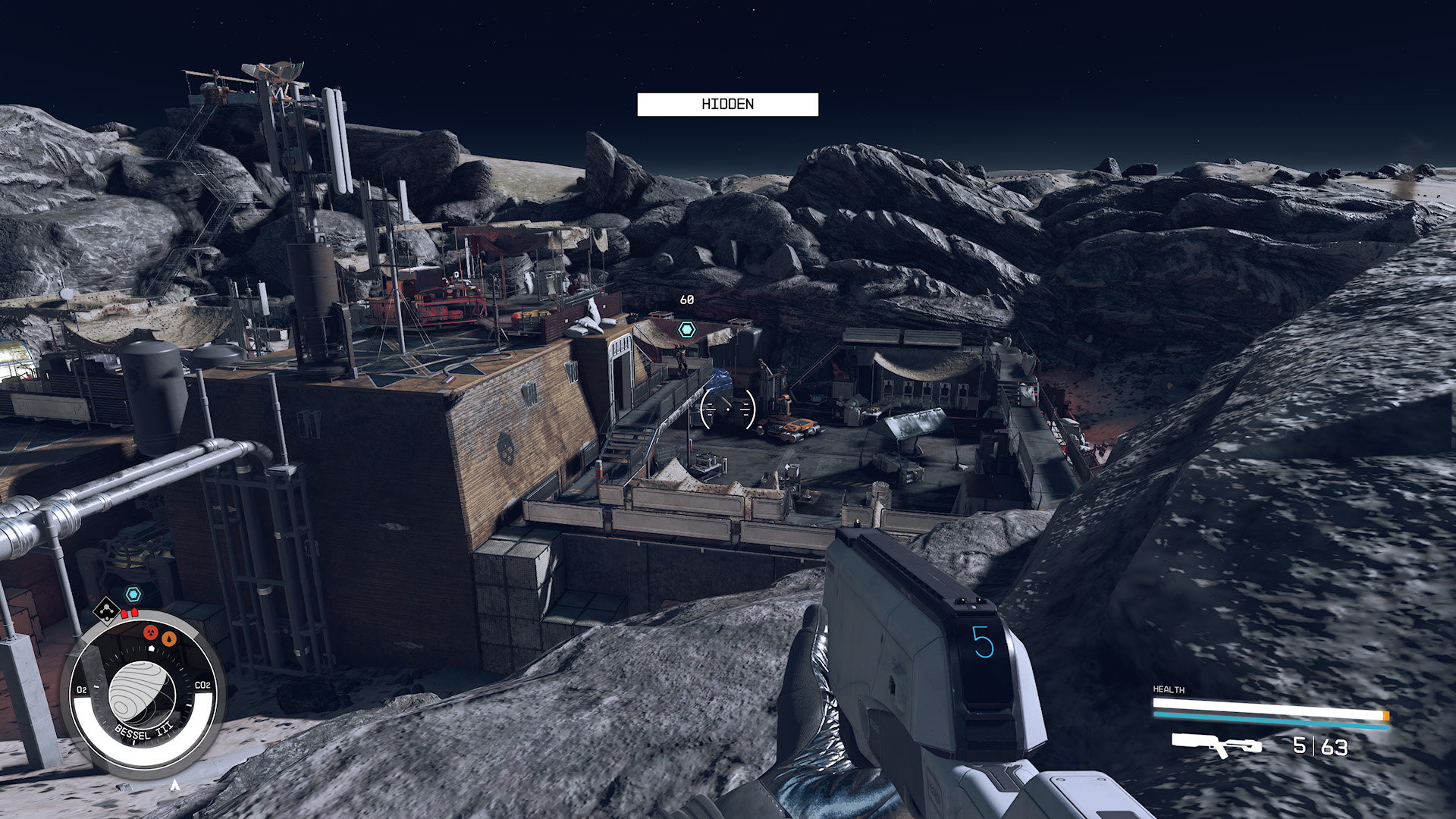
Task: Click the blue hexagon marker above the compass
Action: (x=133, y=594)
